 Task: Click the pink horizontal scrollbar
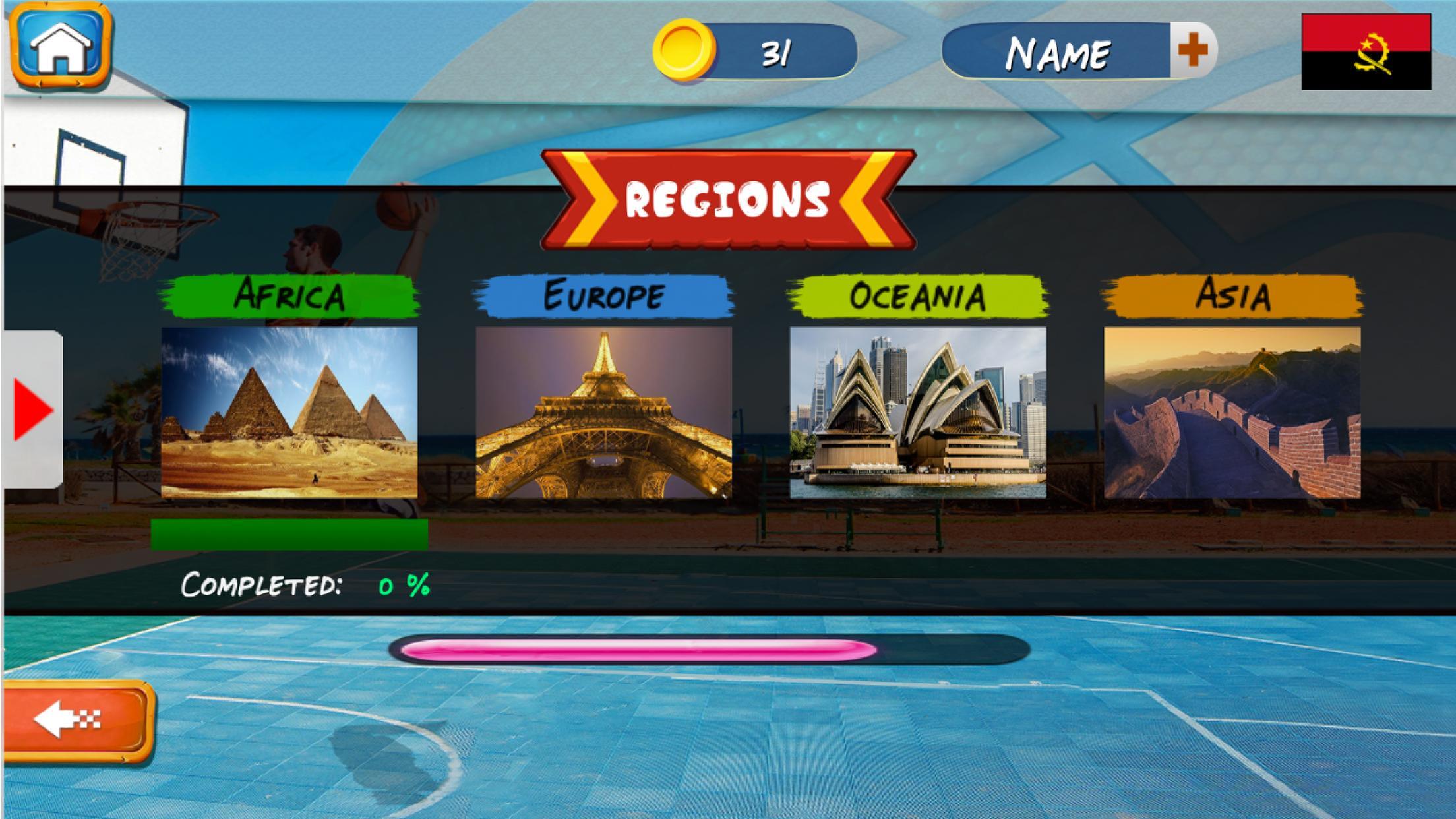pos(638,650)
